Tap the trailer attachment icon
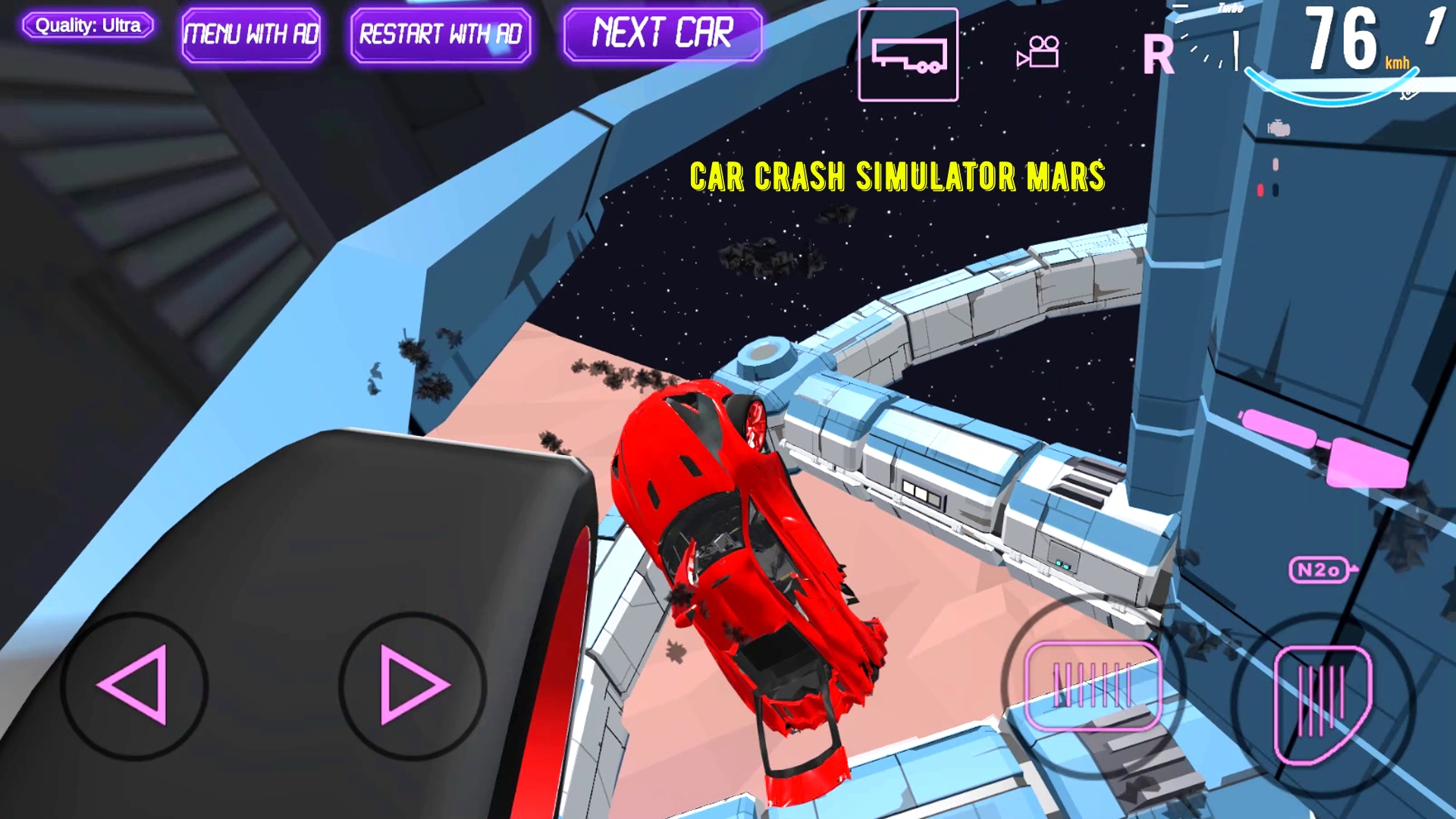This screenshot has height=819, width=1456. [x=908, y=53]
